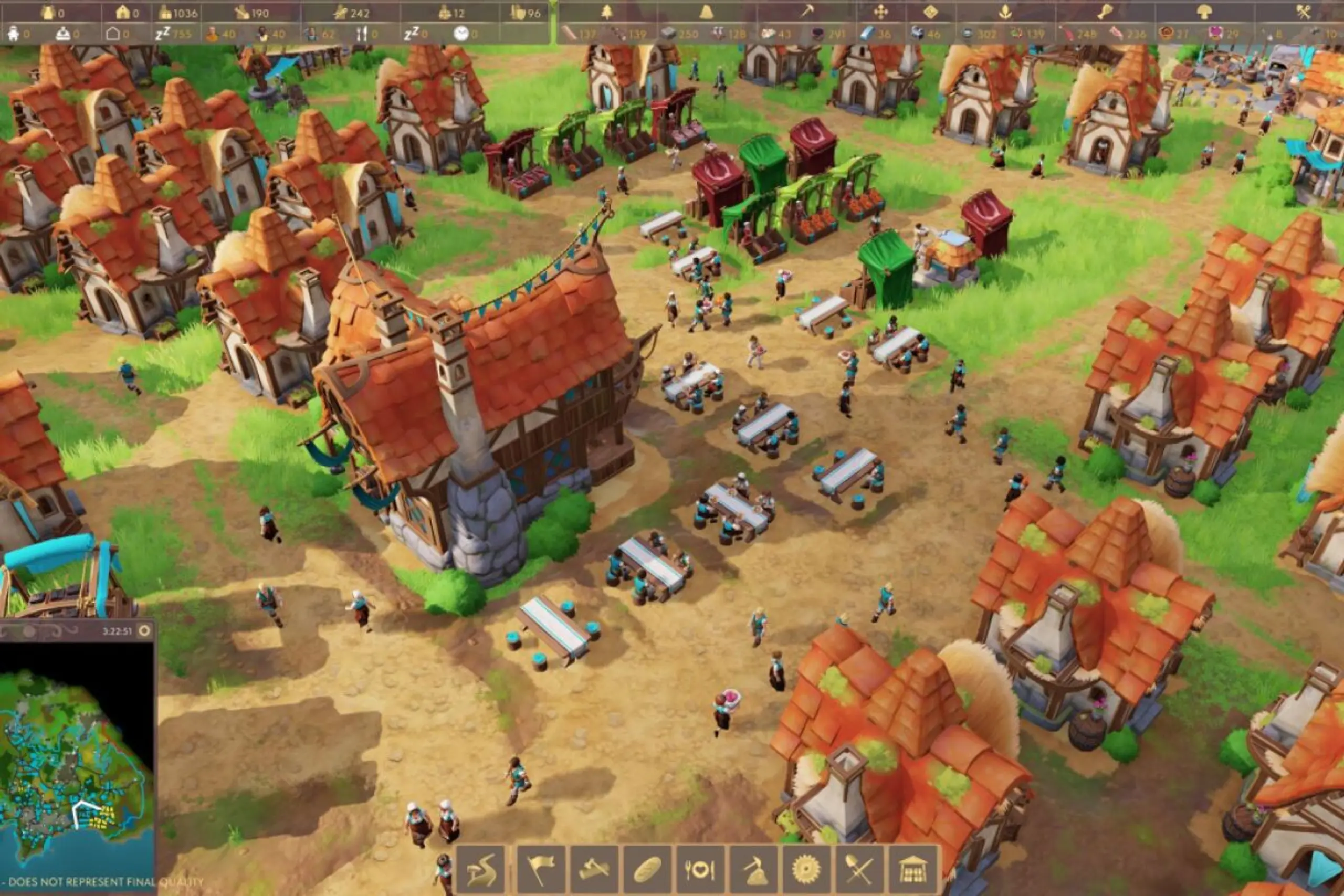
Task: Switch to the mushroom resource tab
Action: click(x=1204, y=12)
